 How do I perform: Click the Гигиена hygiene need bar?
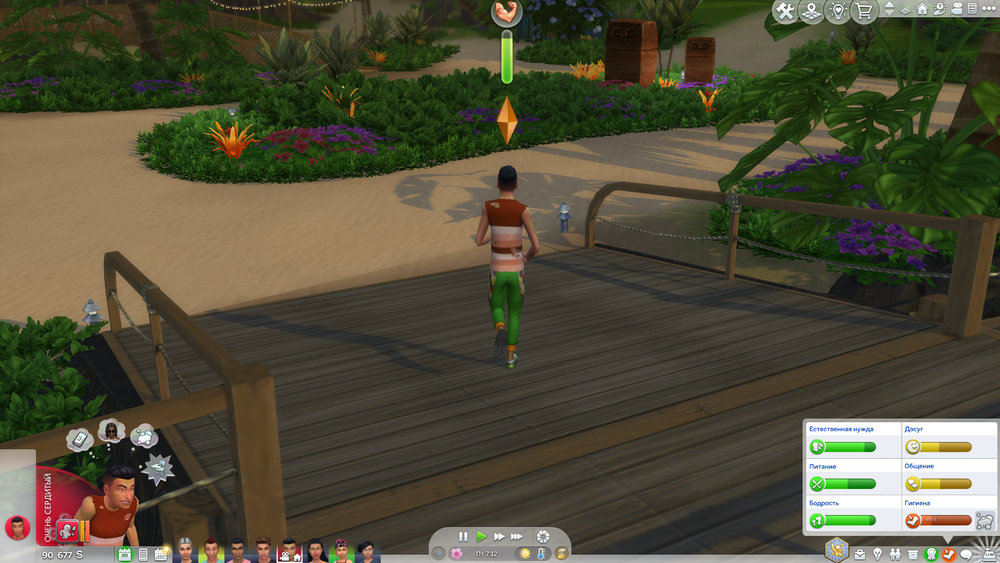[945, 520]
